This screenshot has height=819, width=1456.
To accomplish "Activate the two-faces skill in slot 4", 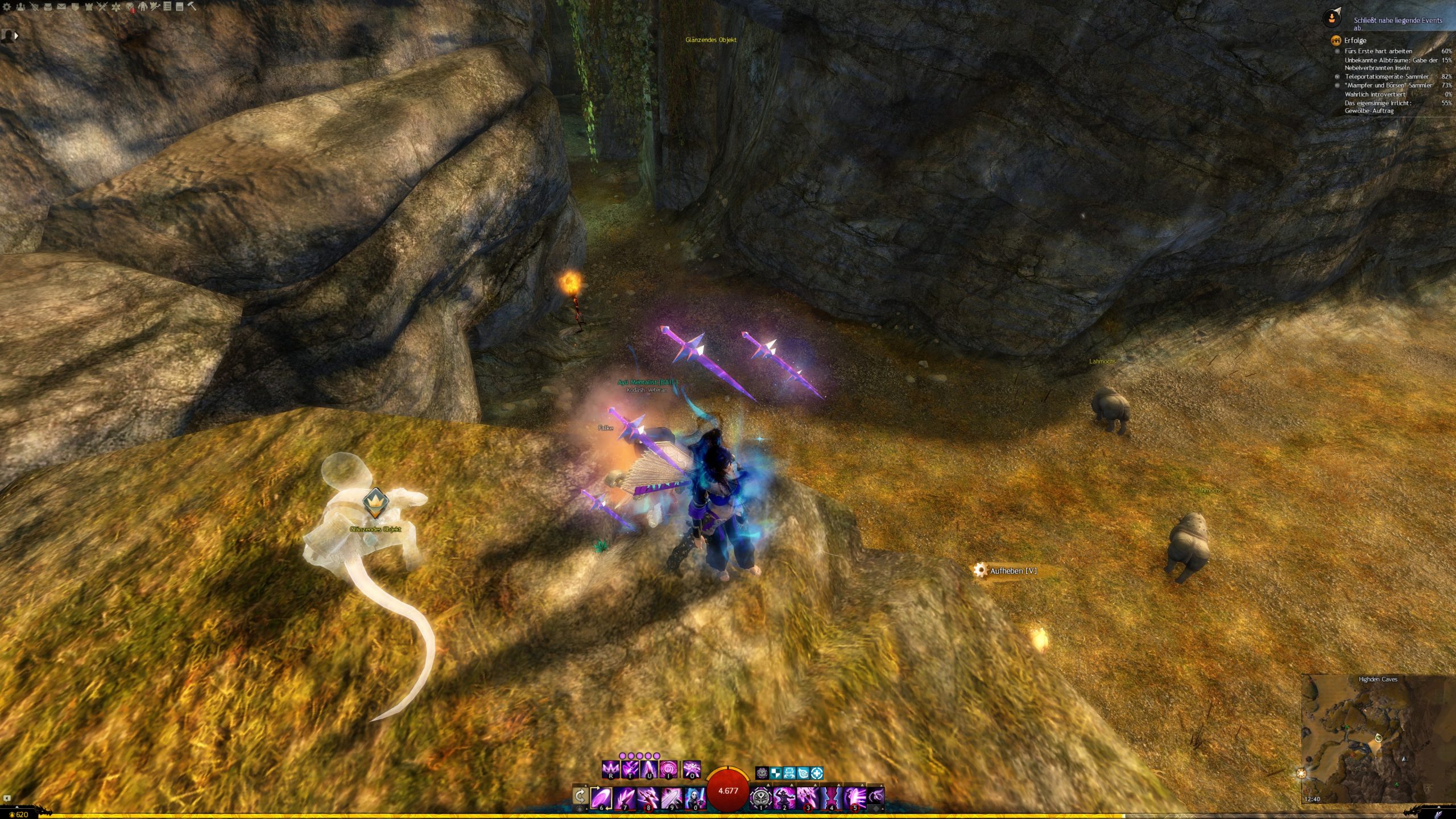I will (831, 797).
